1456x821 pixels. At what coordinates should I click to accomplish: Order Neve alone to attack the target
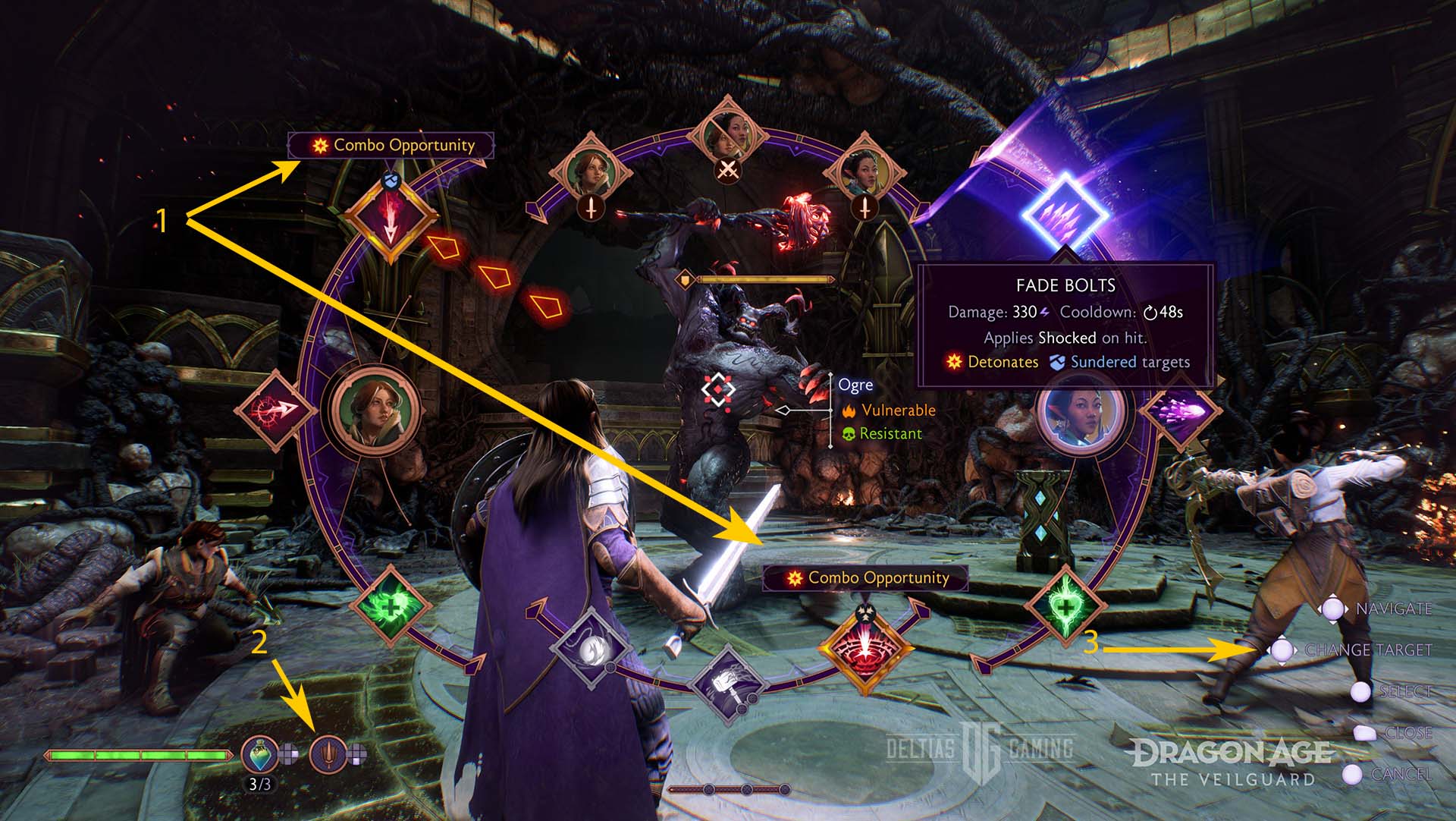click(864, 175)
